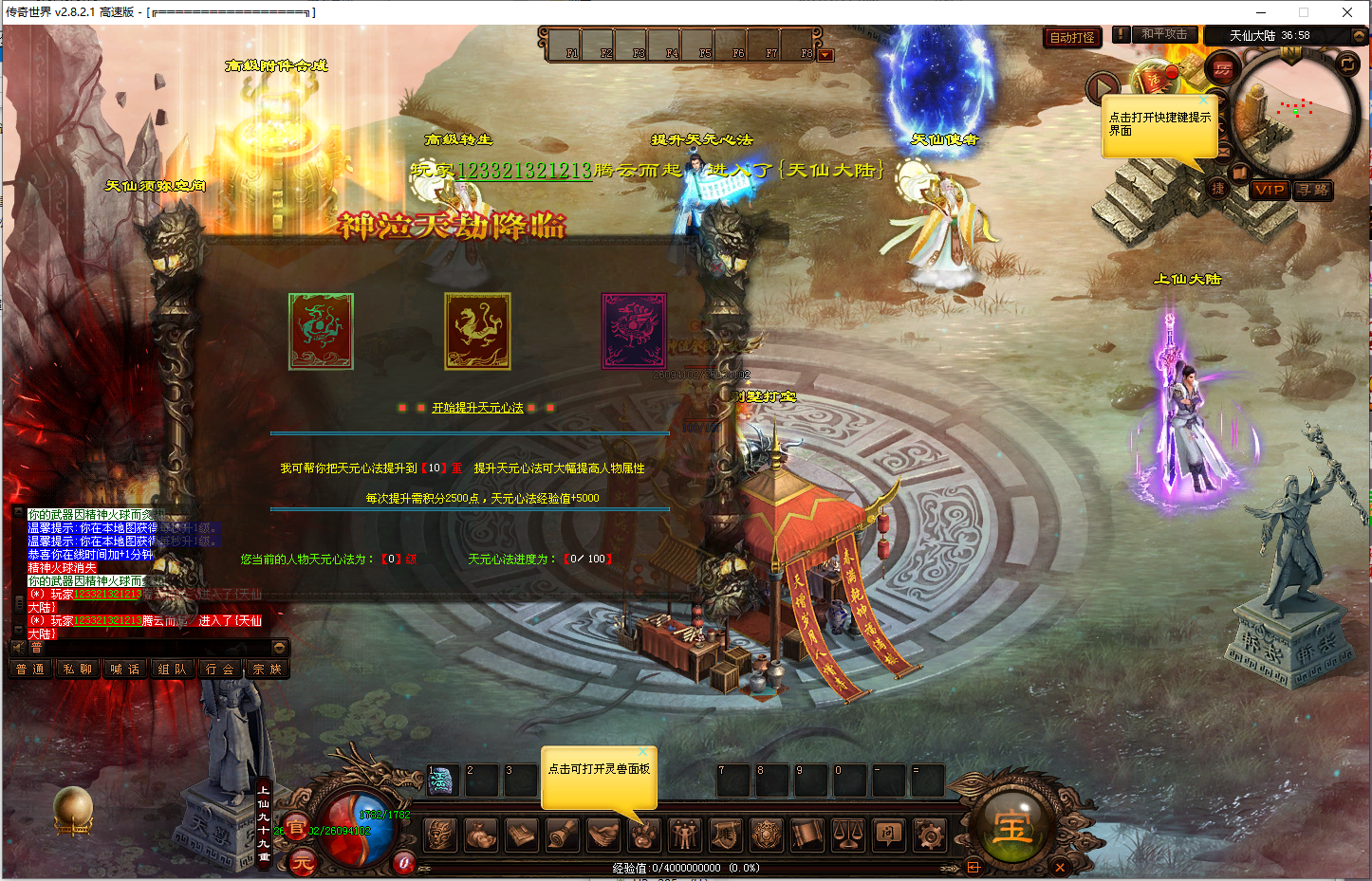Image resolution: width=1372 pixels, height=881 pixels.
Task: Switch the 和平攻击 attack mode
Action: click(1164, 34)
